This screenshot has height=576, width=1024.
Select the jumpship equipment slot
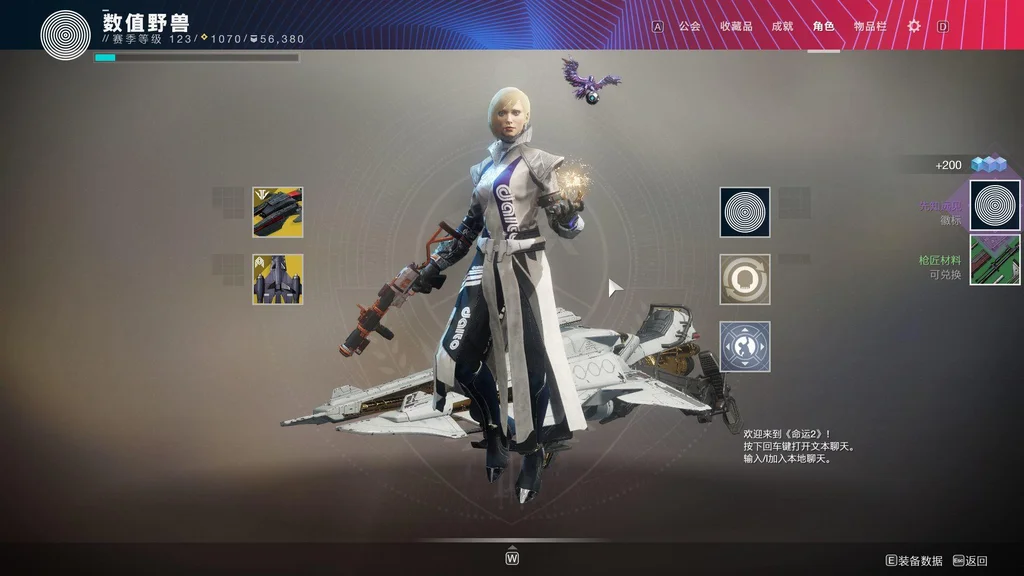(278, 279)
